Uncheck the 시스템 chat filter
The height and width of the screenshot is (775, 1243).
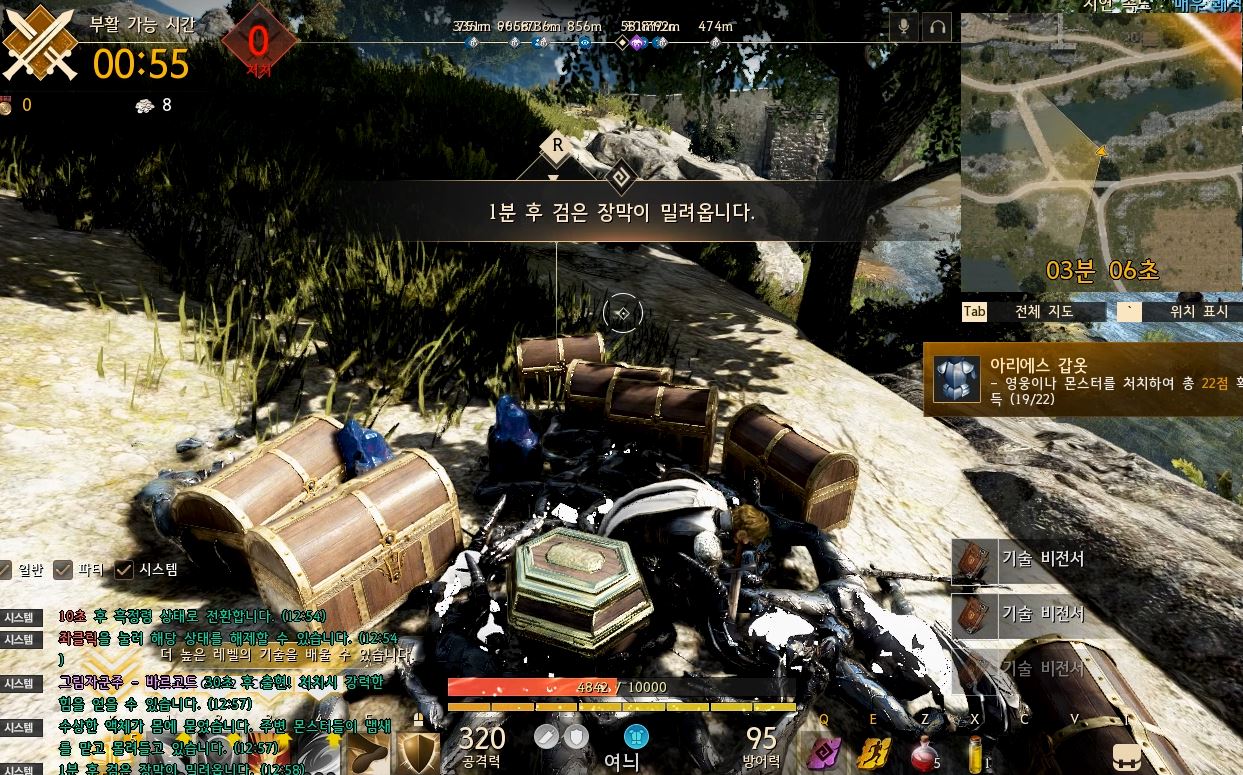[124, 570]
